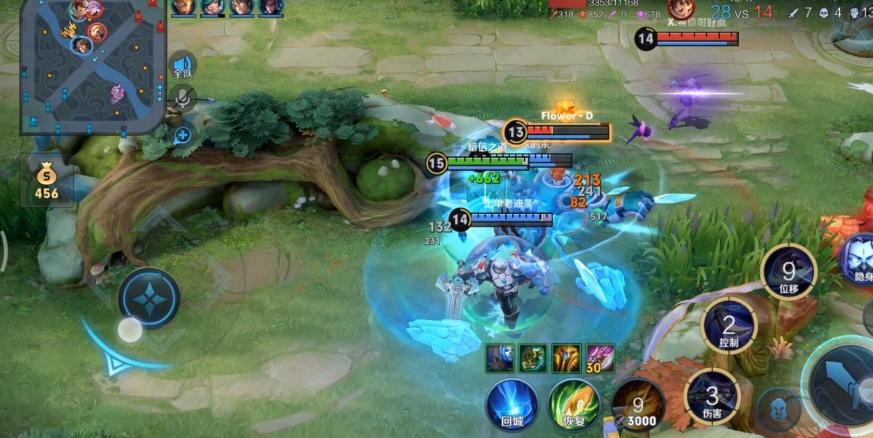The image size is (873, 438).
Task: Activate the 回城 recall button
Action: pyautogui.click(x=512, y=405)
